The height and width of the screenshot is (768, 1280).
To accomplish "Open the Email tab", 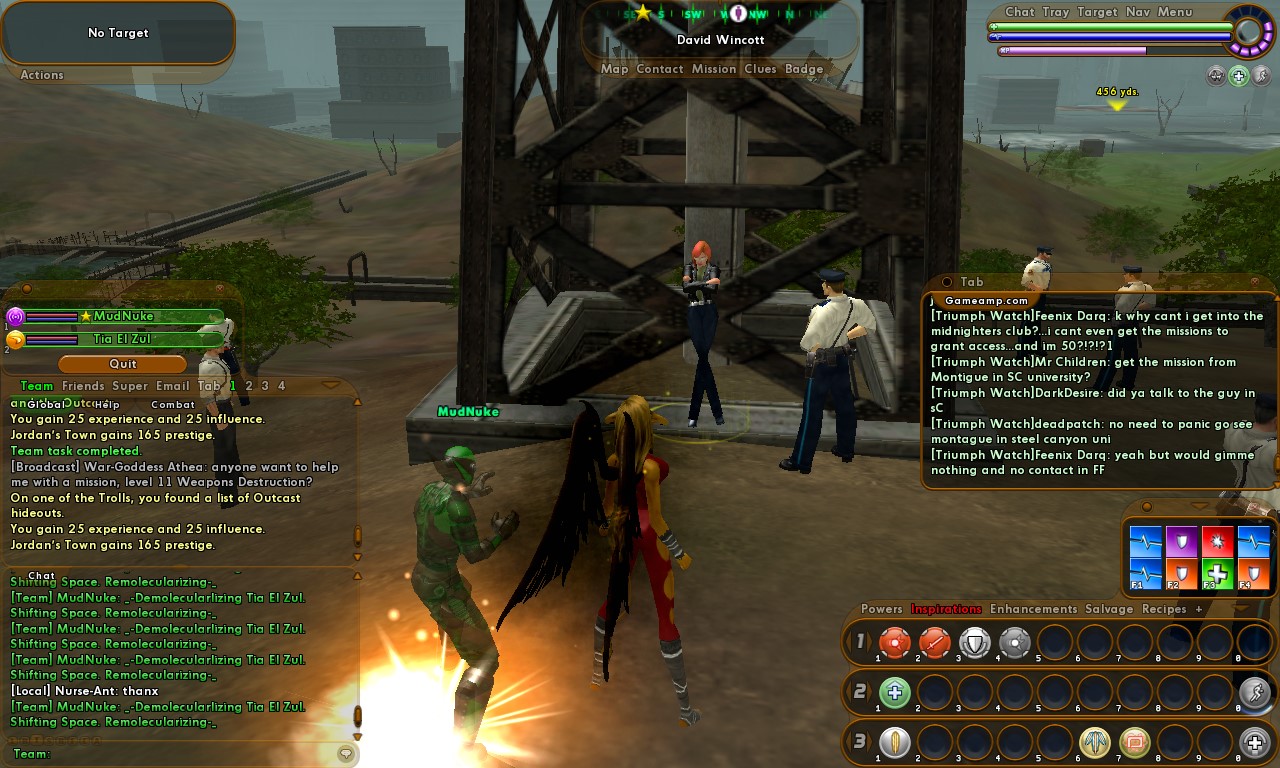I will pyautogui.click(x=172, y=386).
